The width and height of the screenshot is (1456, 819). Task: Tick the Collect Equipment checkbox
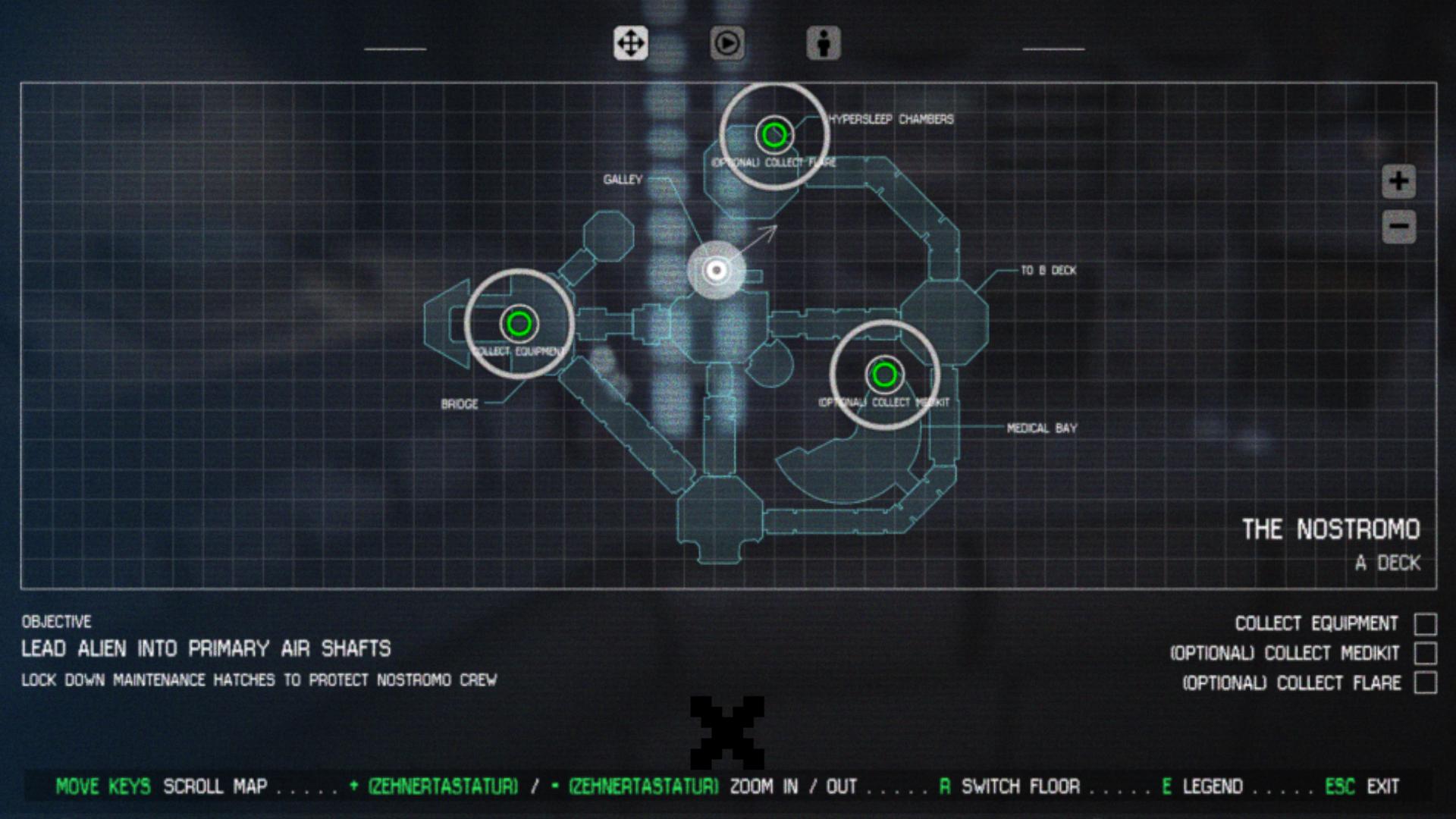[1424, 623]
